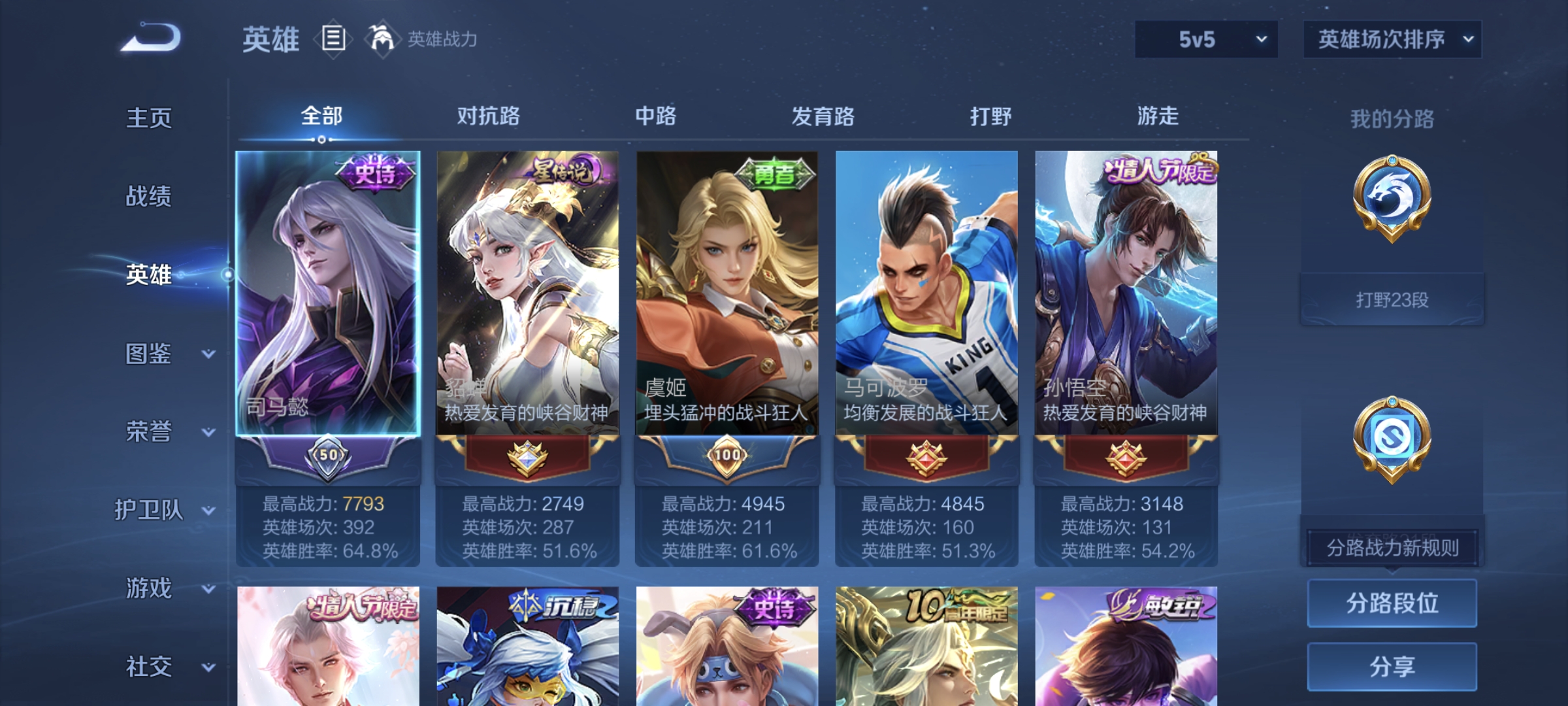Open the 5v5 mode dropdown
1568x706 pixels.
[1205, 39]
